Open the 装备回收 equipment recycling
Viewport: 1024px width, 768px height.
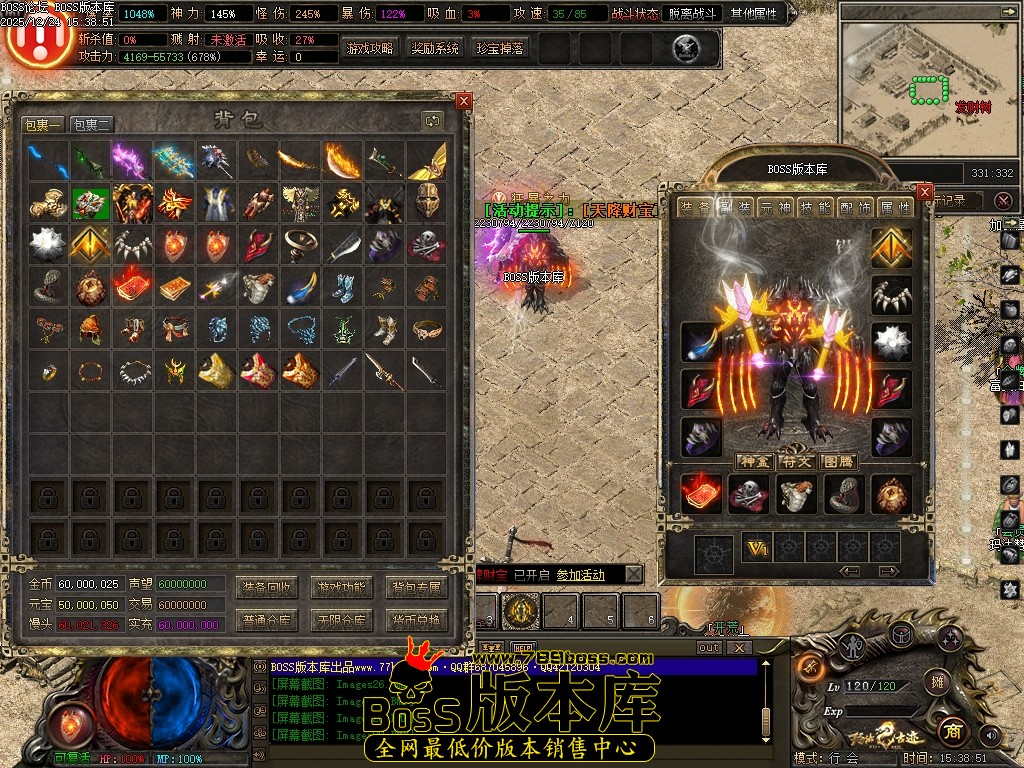[x=267, y=587]
